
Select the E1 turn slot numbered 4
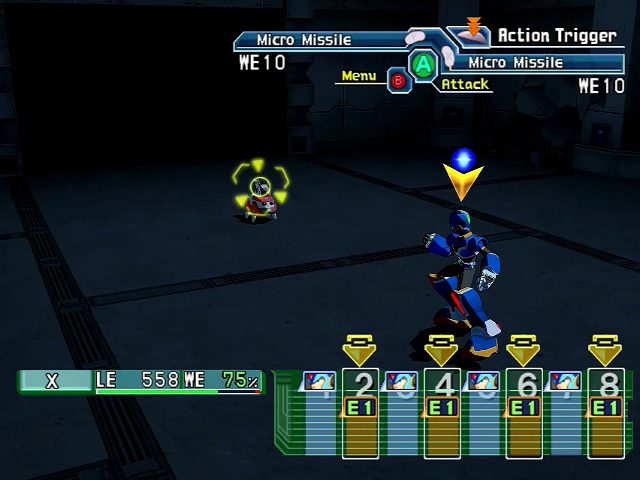(x=441, y=410)
